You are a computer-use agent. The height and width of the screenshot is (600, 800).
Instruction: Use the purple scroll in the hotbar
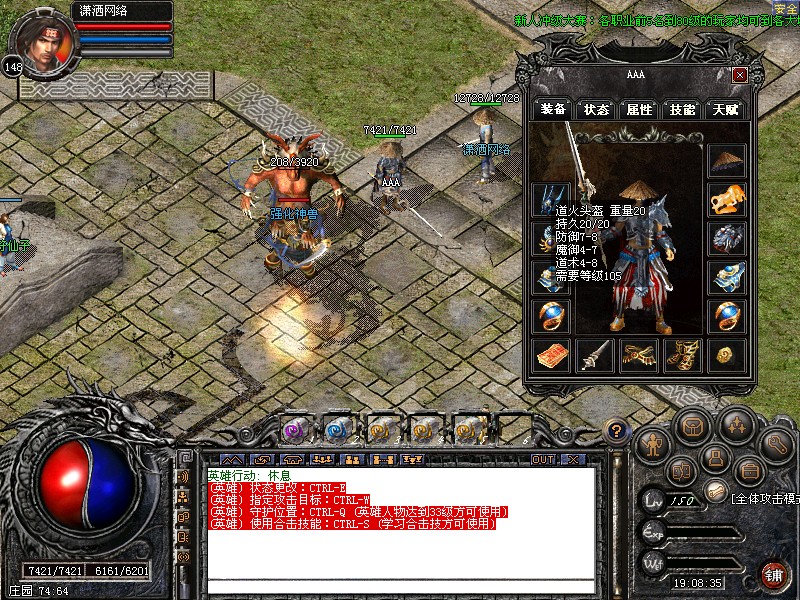pyautogui.click(x=292, y=430)
